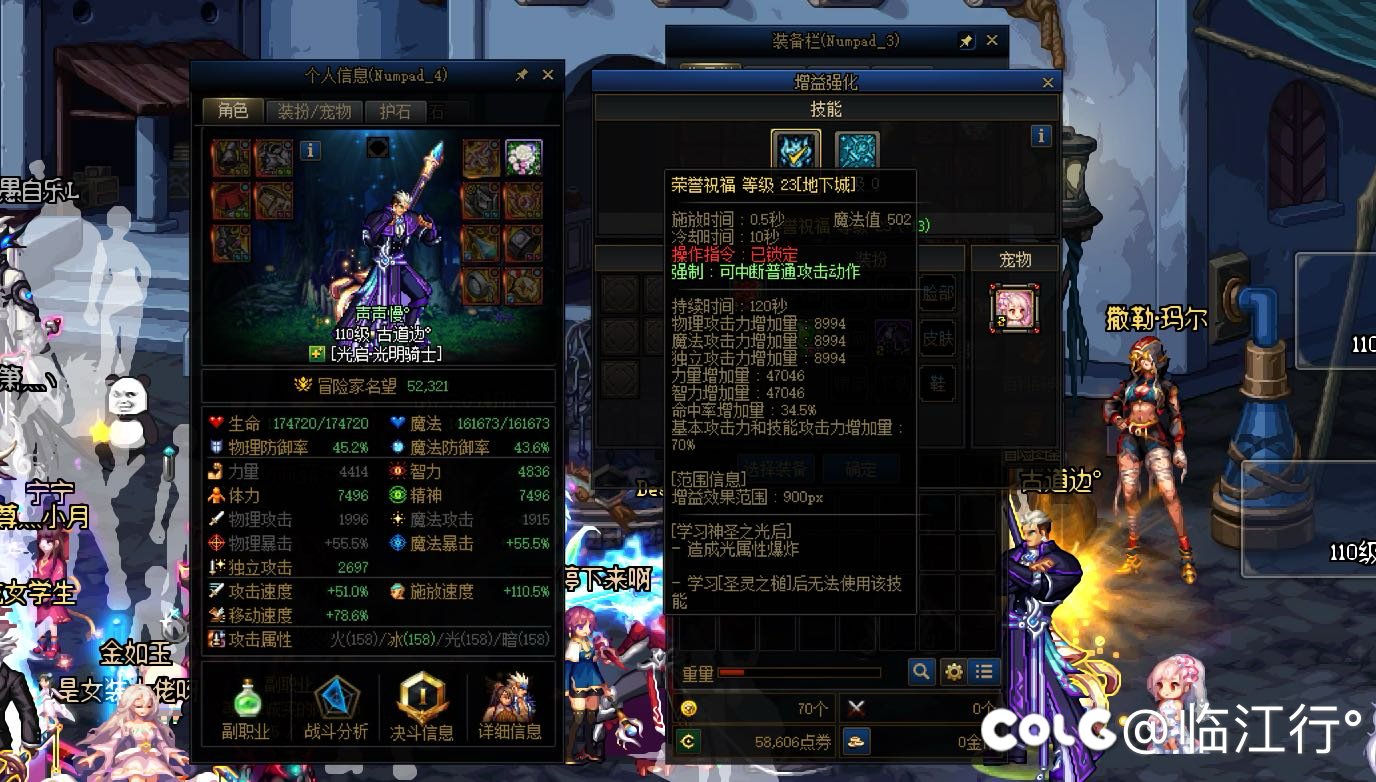Click the blue info 'i' icon

click(x=1040, y=136)
